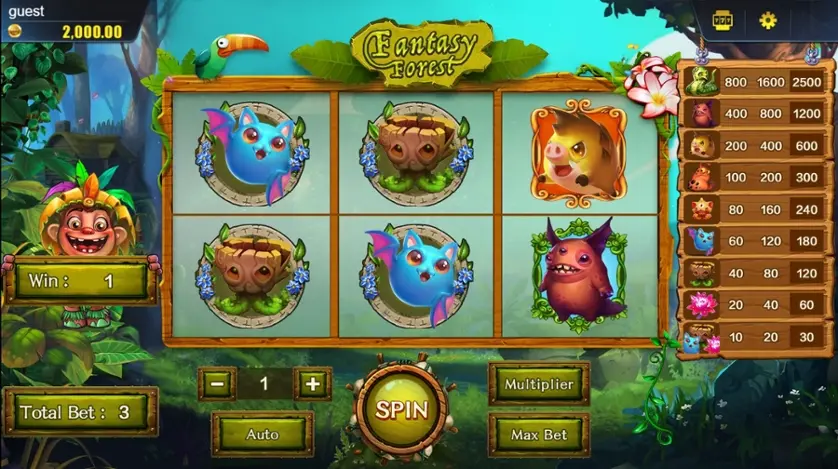
Task: Decrease bet with the minus button
Action: 218,383
